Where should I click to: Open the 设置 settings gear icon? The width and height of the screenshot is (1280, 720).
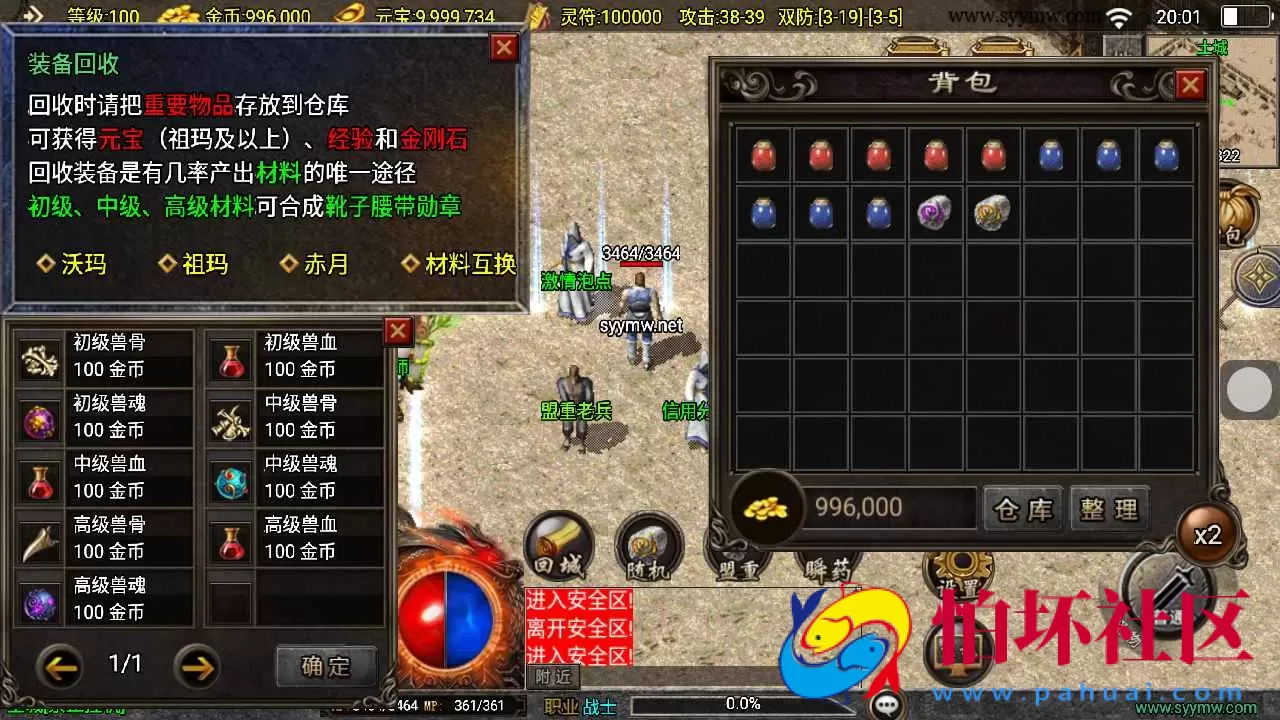coord(958,565)
